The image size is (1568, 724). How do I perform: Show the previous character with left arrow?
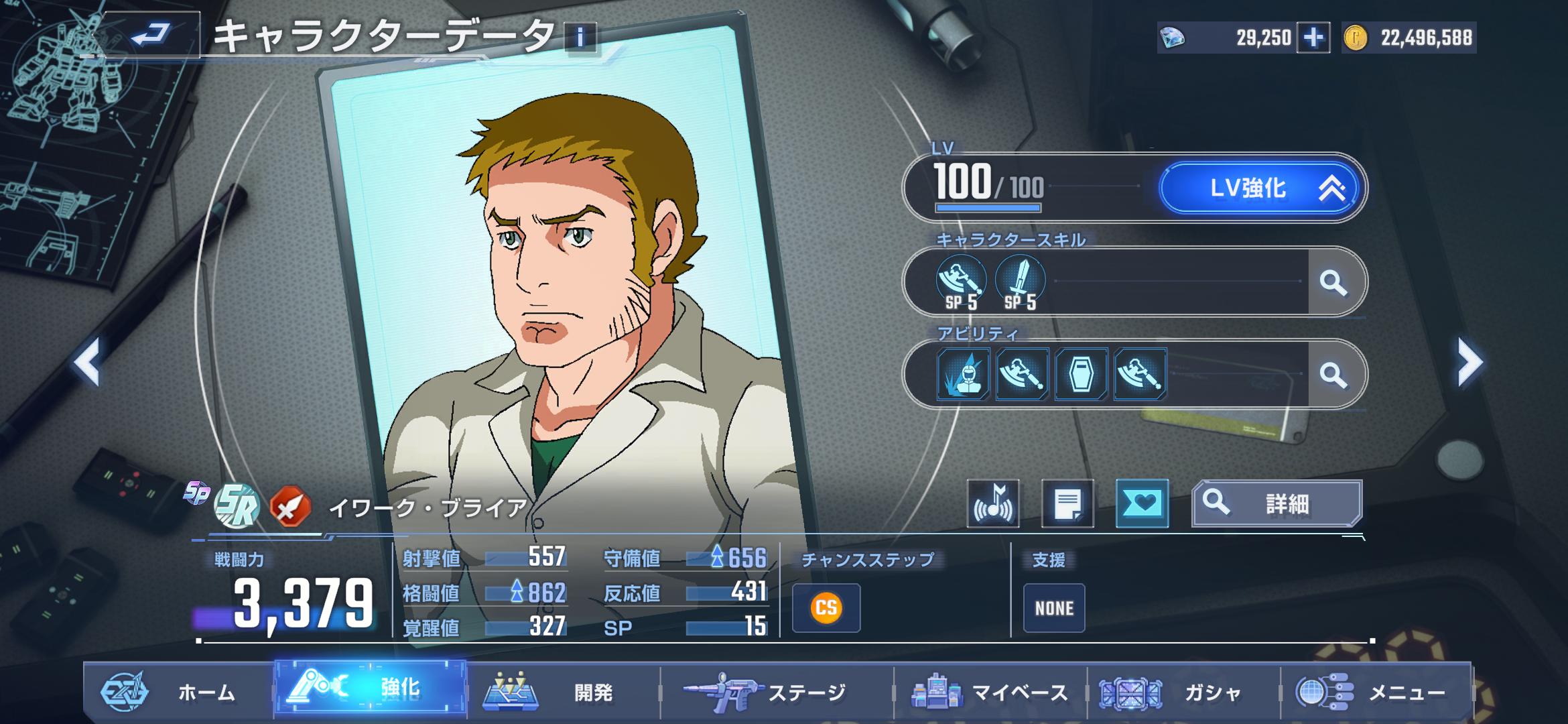[x=87, y=362]
